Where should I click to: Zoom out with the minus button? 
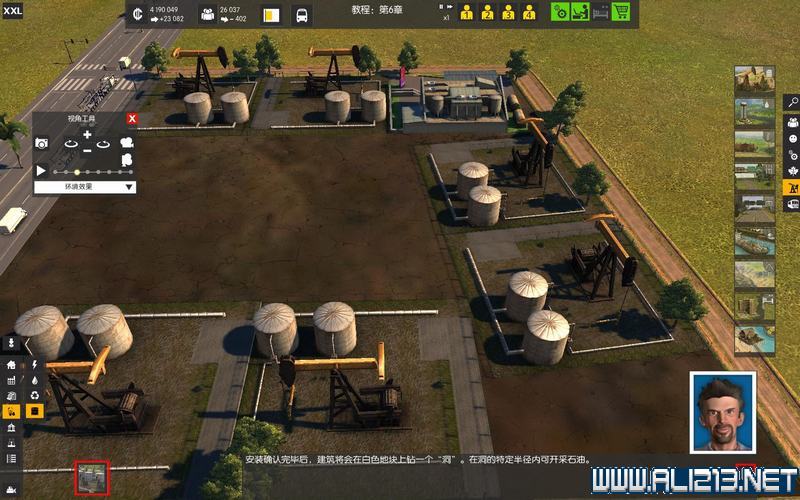(x=87, y=150)
